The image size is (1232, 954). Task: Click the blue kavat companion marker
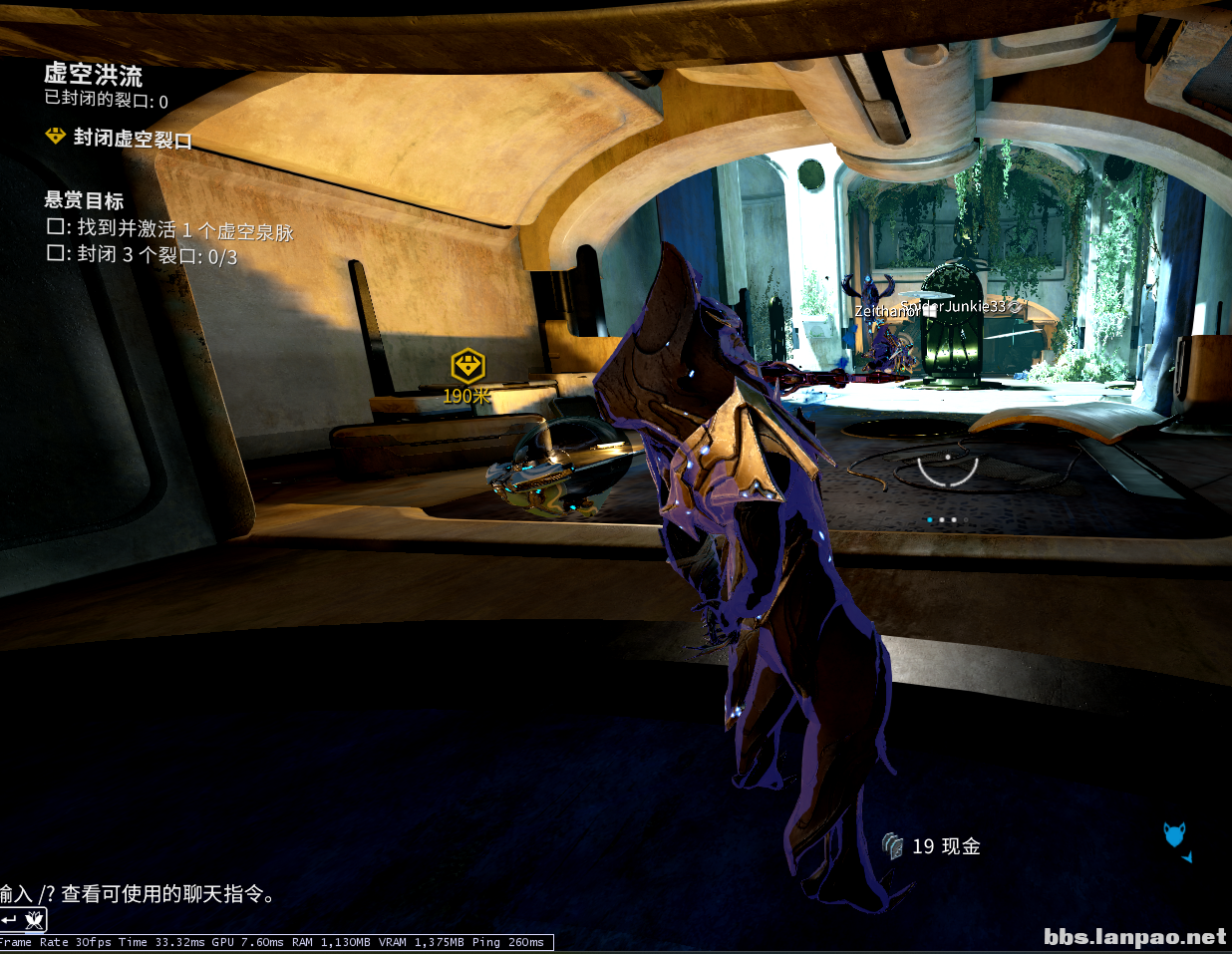coord(1175,834)
